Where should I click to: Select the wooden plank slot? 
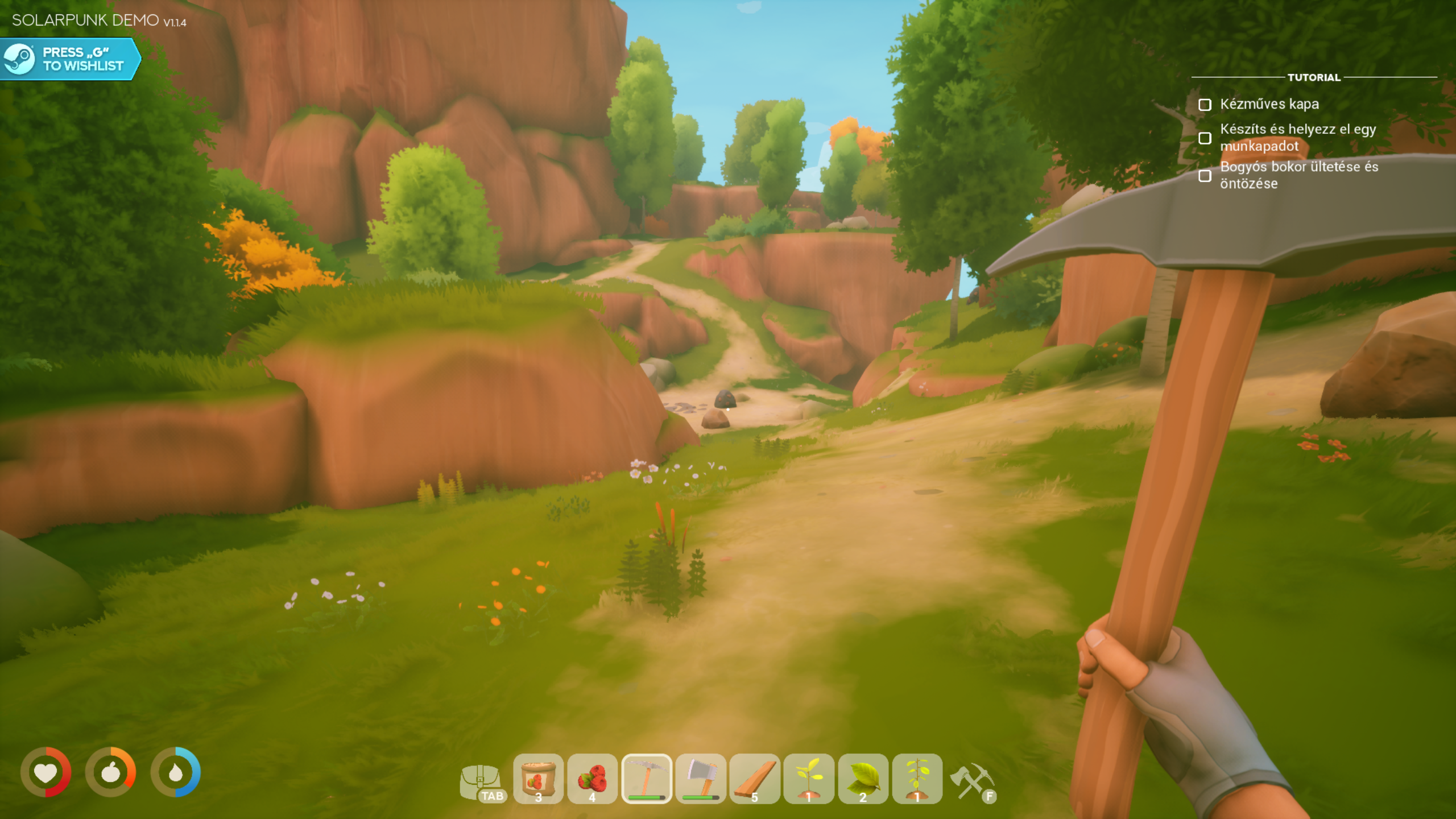[x=755, y=779]
